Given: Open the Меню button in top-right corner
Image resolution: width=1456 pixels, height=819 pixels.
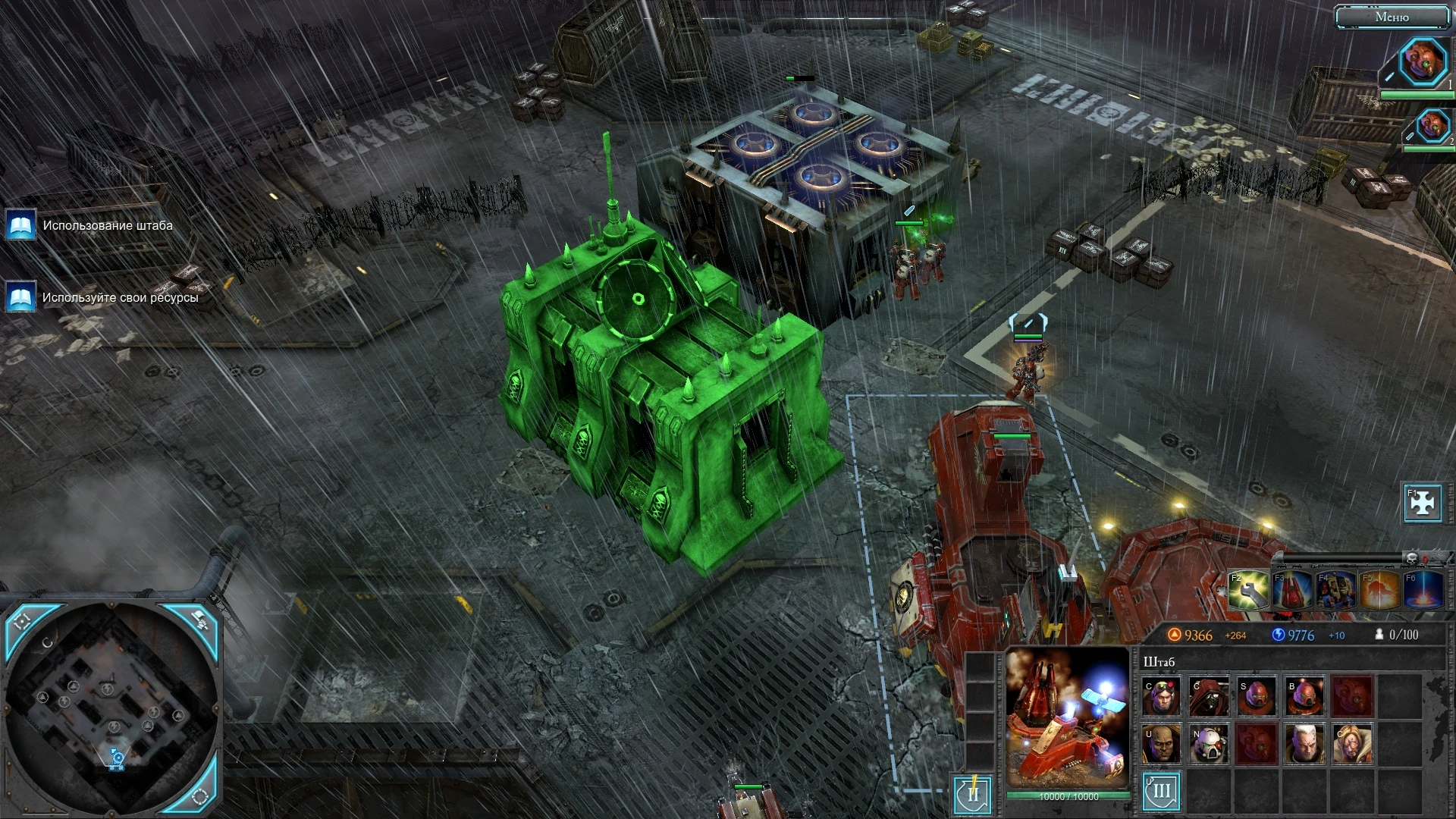Looking at the screenshot, I should [x=1394, y=17].
